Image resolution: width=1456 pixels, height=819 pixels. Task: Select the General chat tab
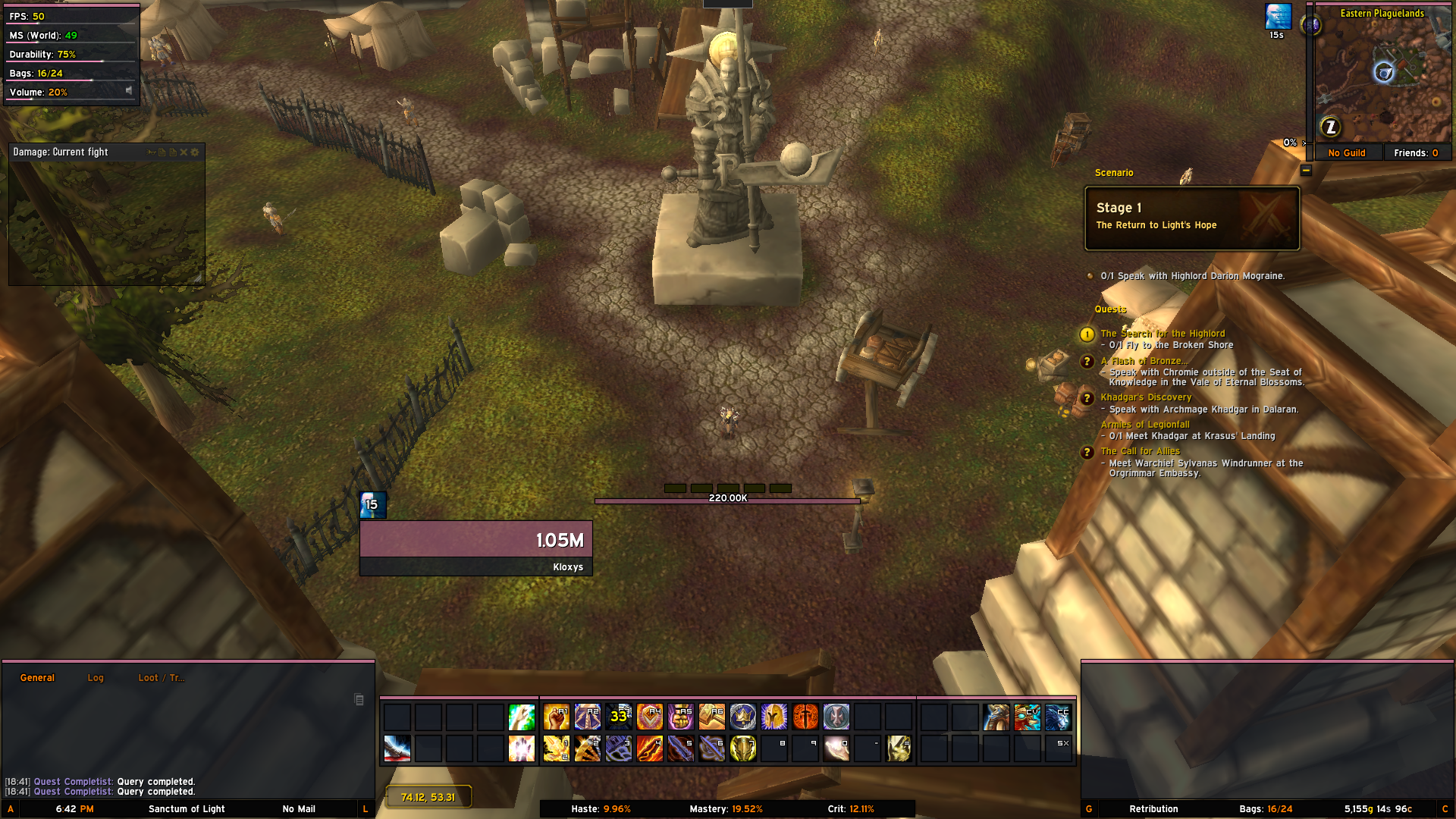pos(37,678)
